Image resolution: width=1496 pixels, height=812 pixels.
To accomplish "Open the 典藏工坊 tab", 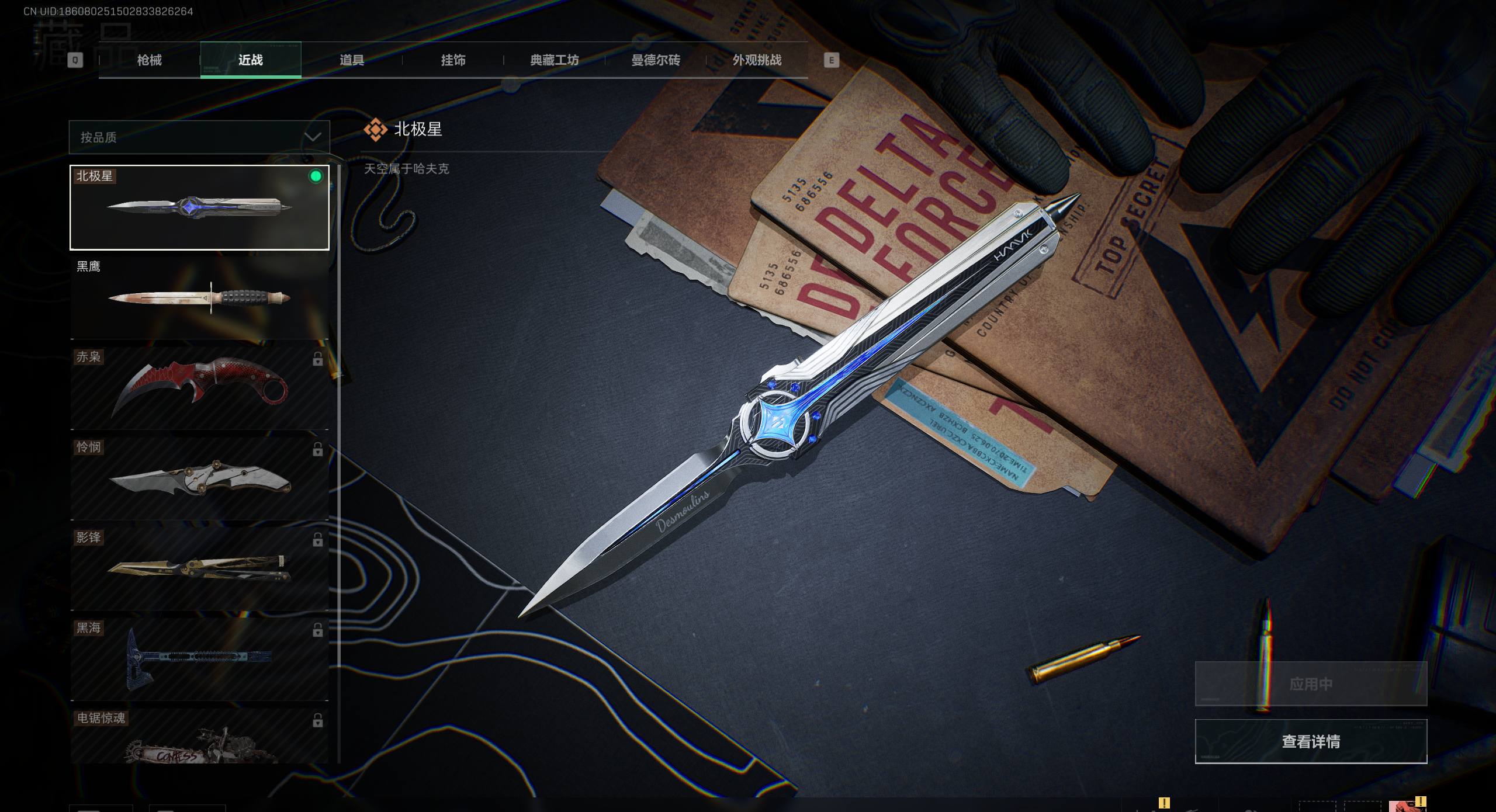I will 554,60.
